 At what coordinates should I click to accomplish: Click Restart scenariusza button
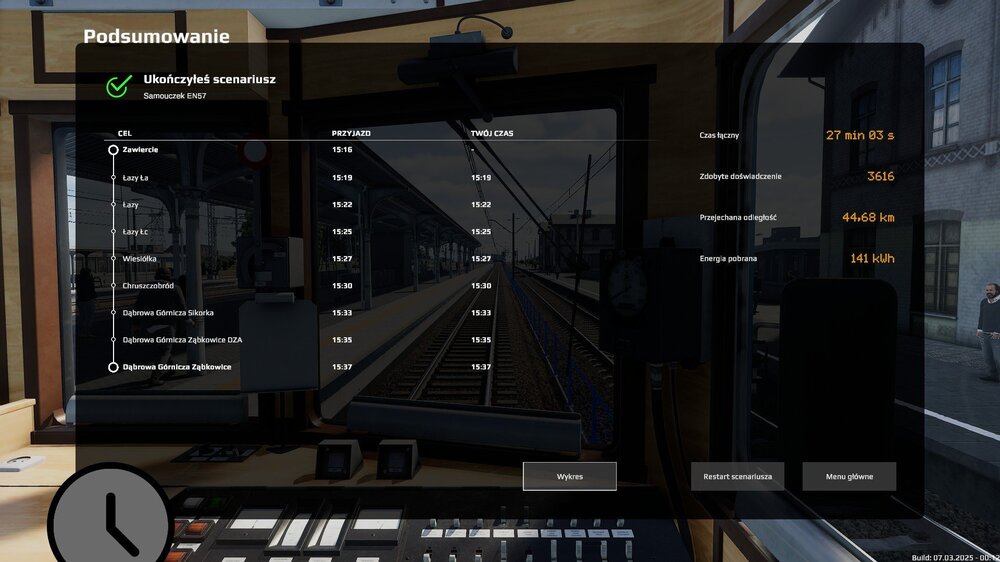(738, 477)
